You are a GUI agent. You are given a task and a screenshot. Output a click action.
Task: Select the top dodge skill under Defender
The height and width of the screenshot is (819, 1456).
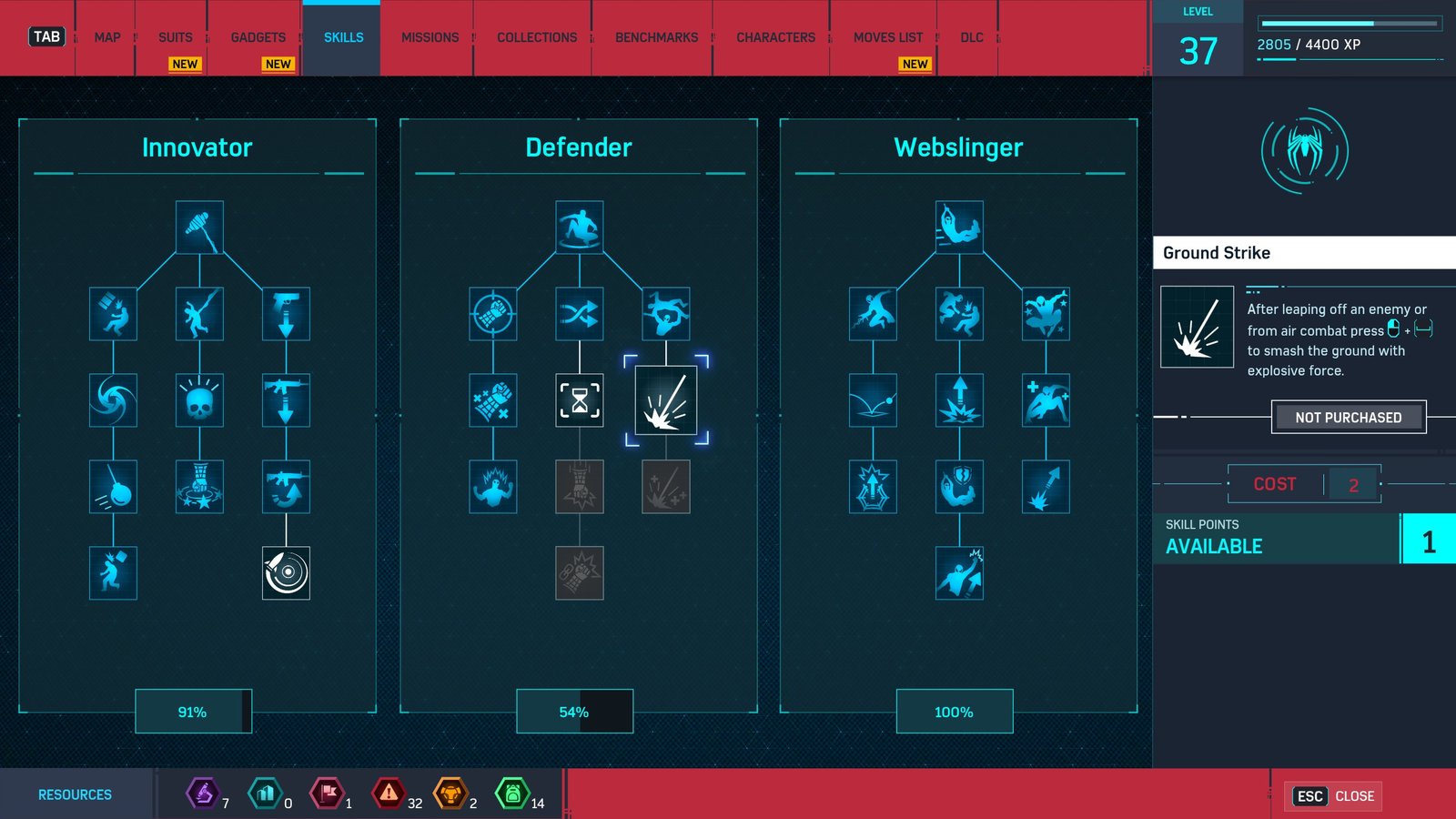580,227
